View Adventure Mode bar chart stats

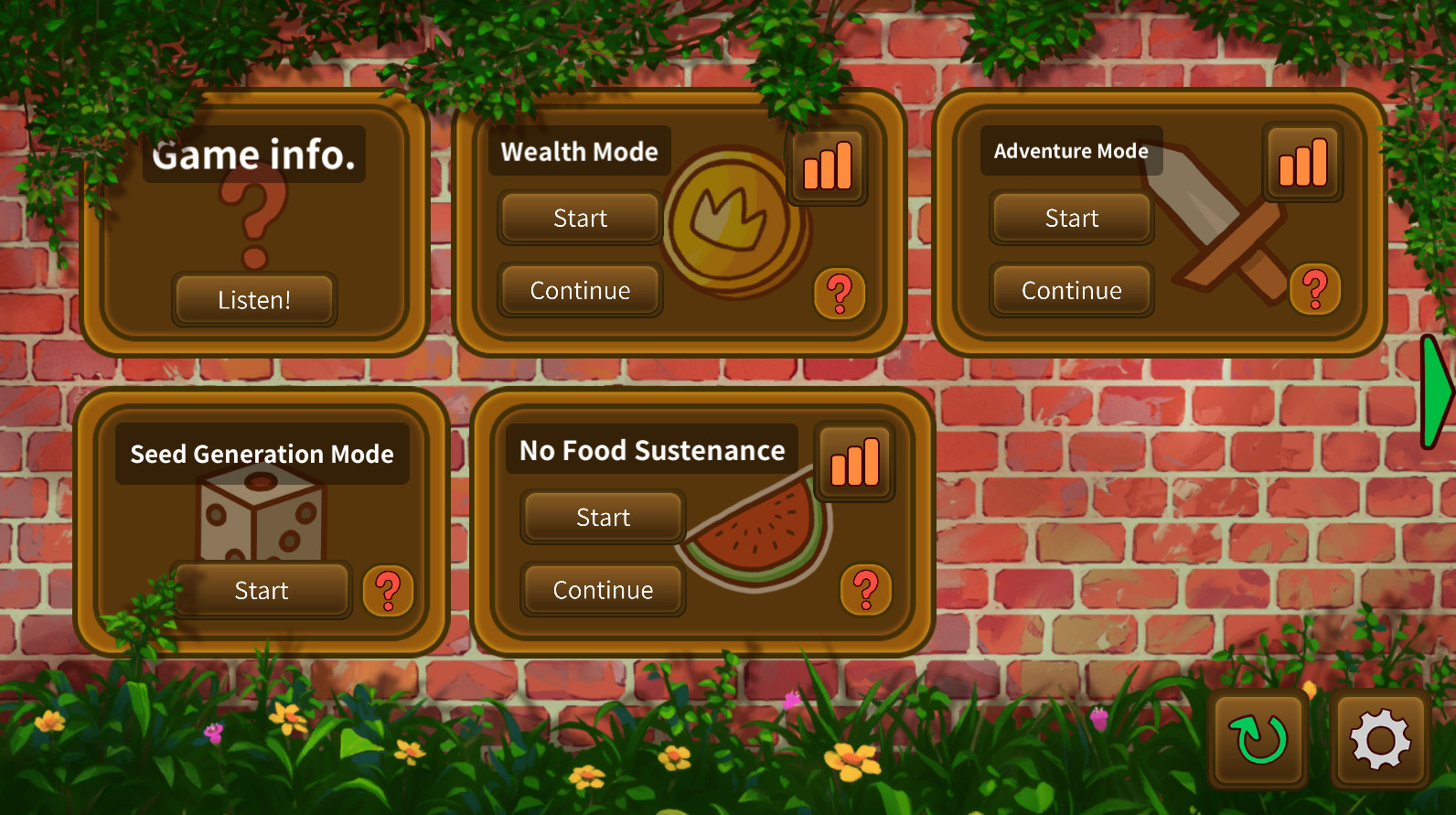1302,163
